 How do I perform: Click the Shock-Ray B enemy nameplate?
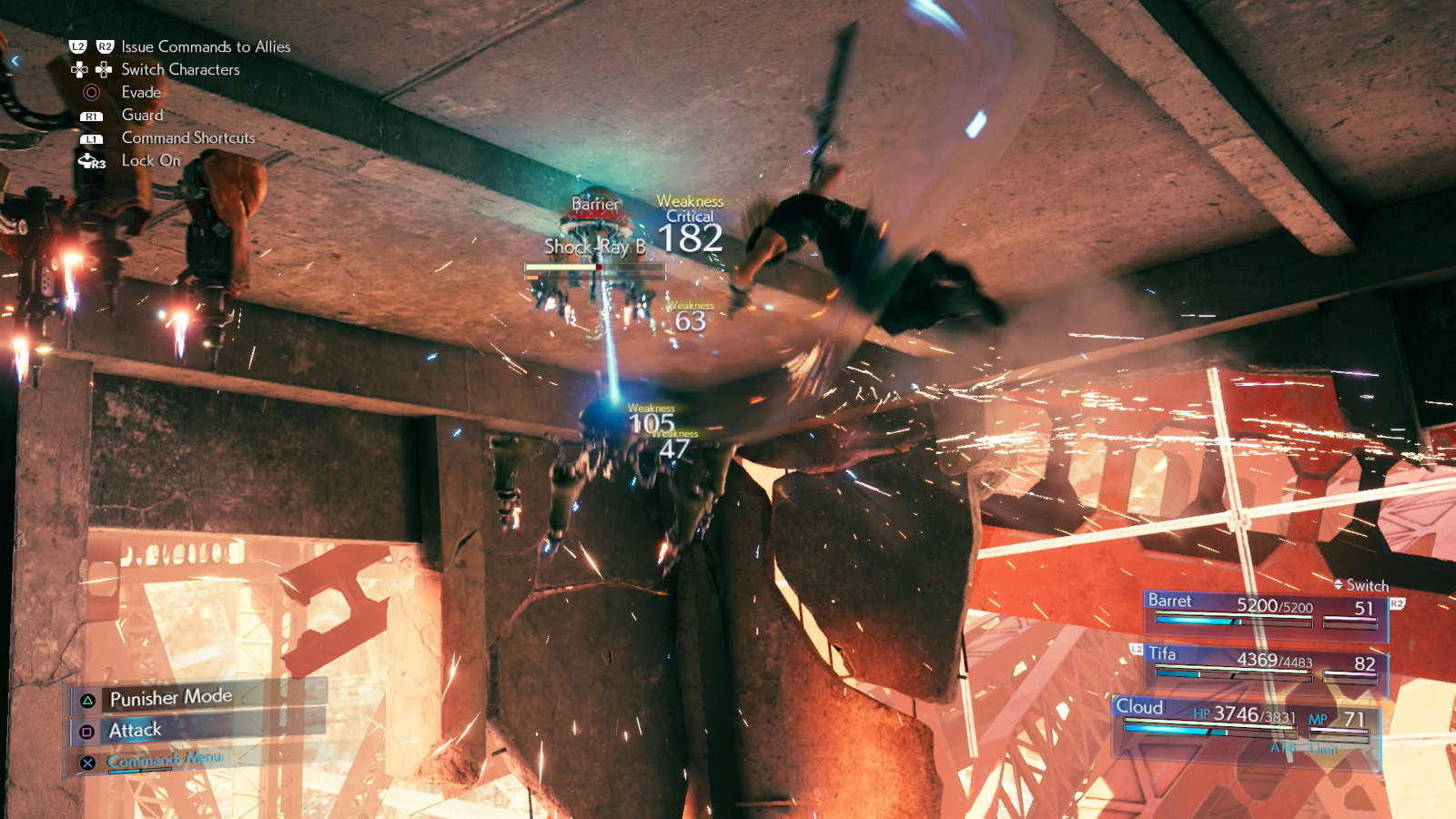(x=596, y=246)
